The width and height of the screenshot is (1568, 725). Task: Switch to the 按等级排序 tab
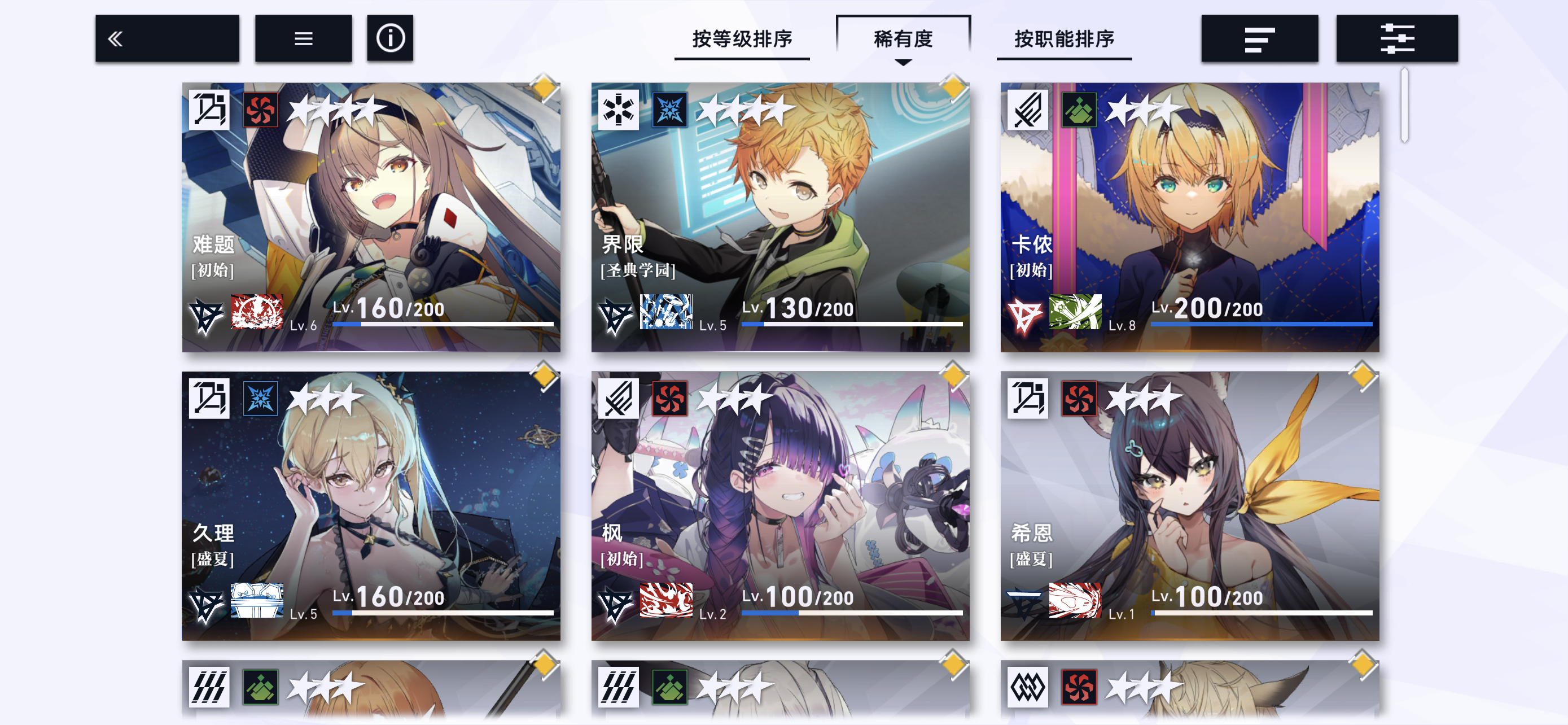(742, 38)
